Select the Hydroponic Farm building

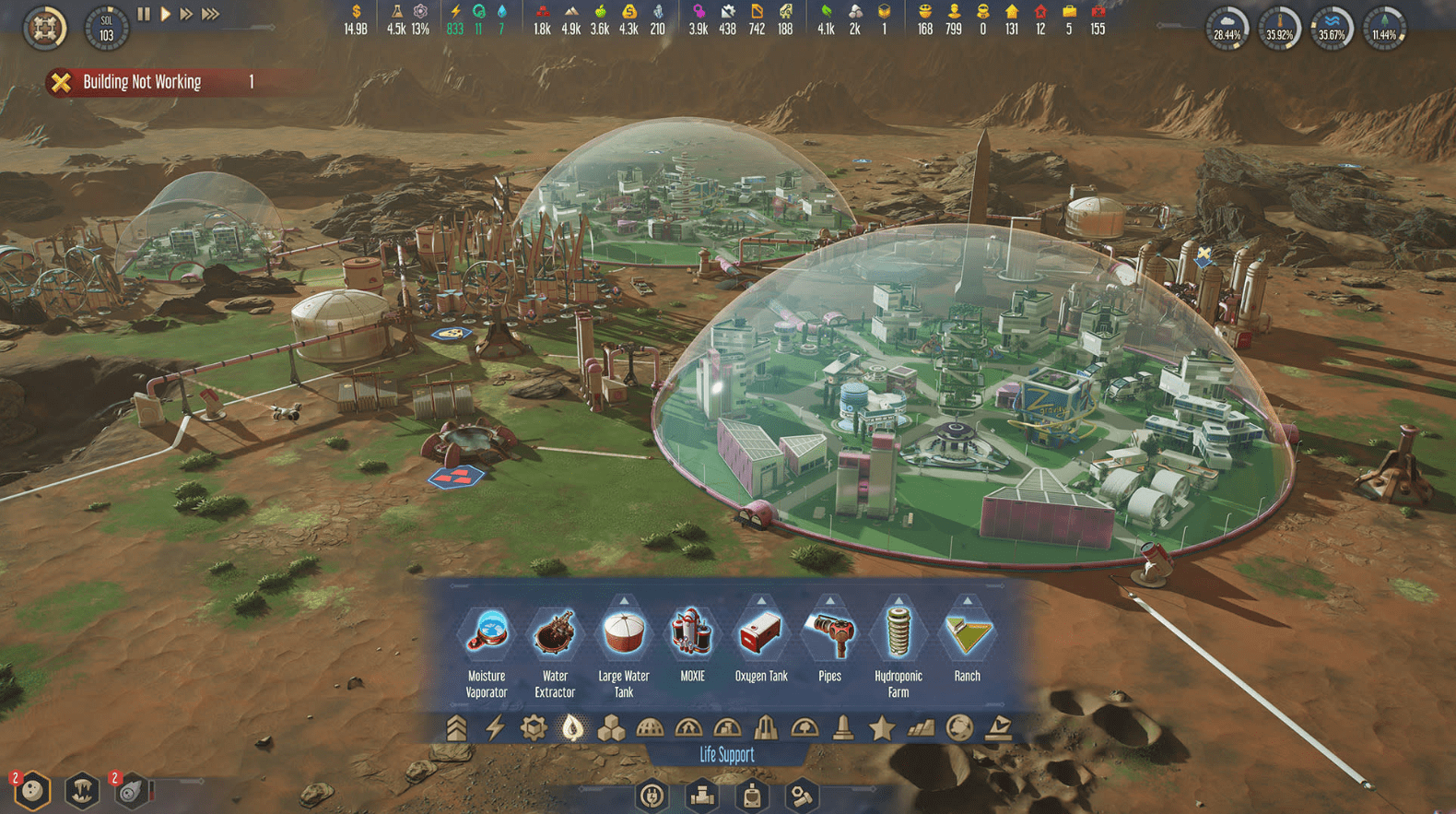tap(898, 634)
